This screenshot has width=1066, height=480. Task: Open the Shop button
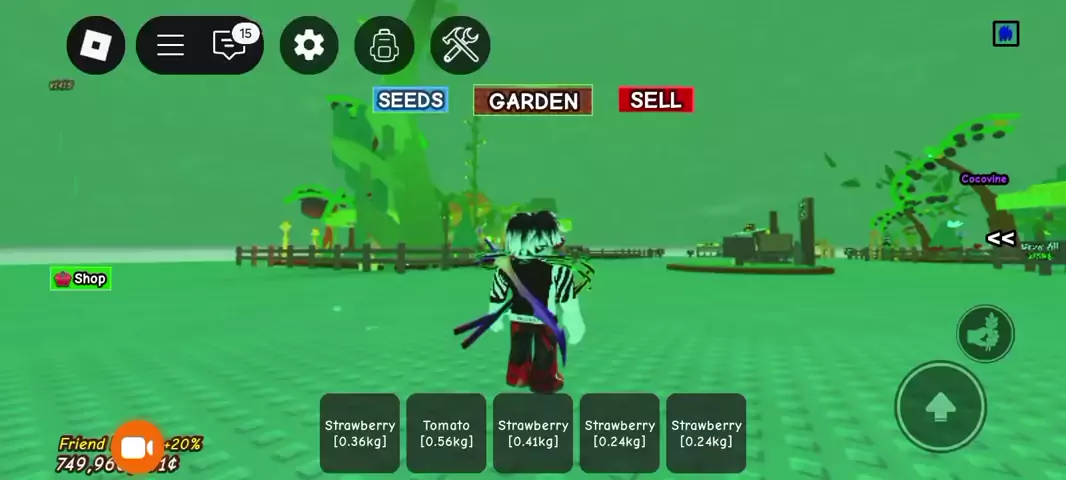80,279
